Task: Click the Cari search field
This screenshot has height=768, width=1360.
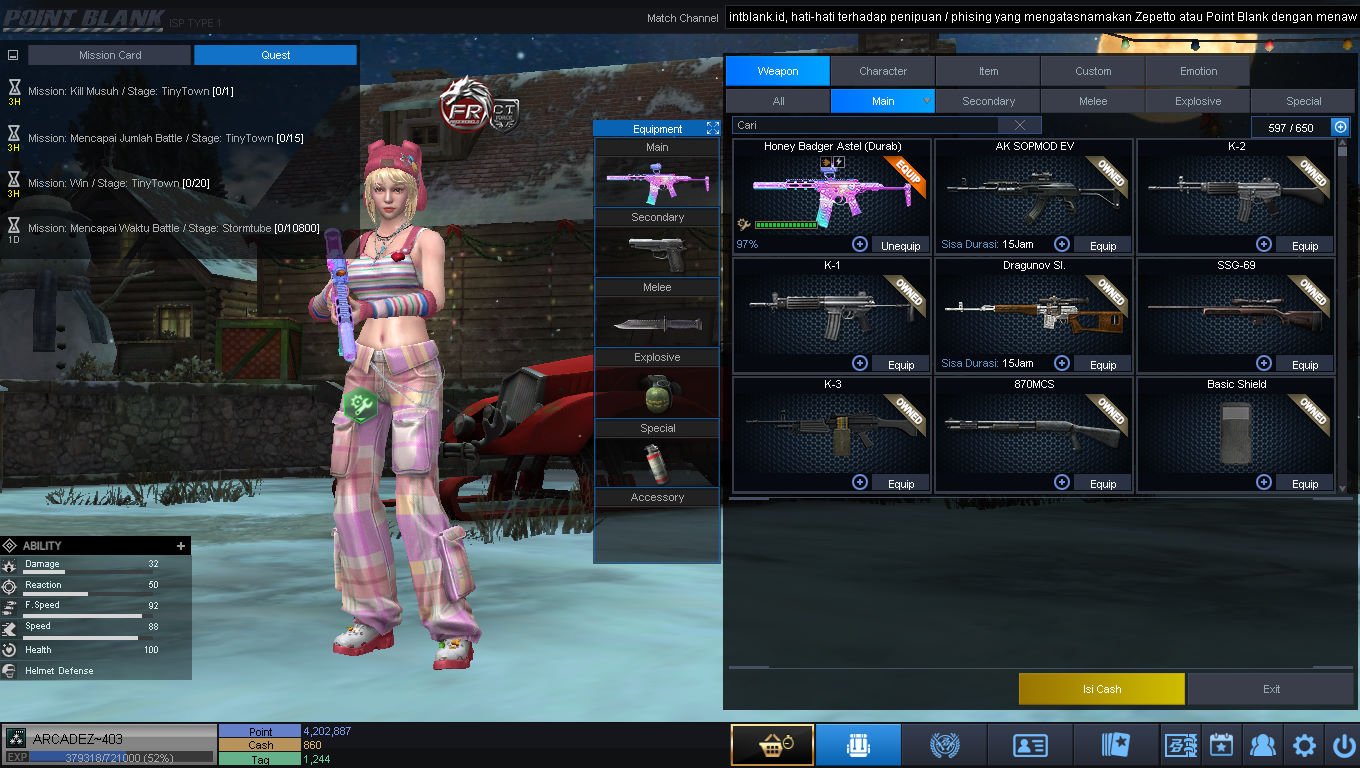Action: [866, 126]
